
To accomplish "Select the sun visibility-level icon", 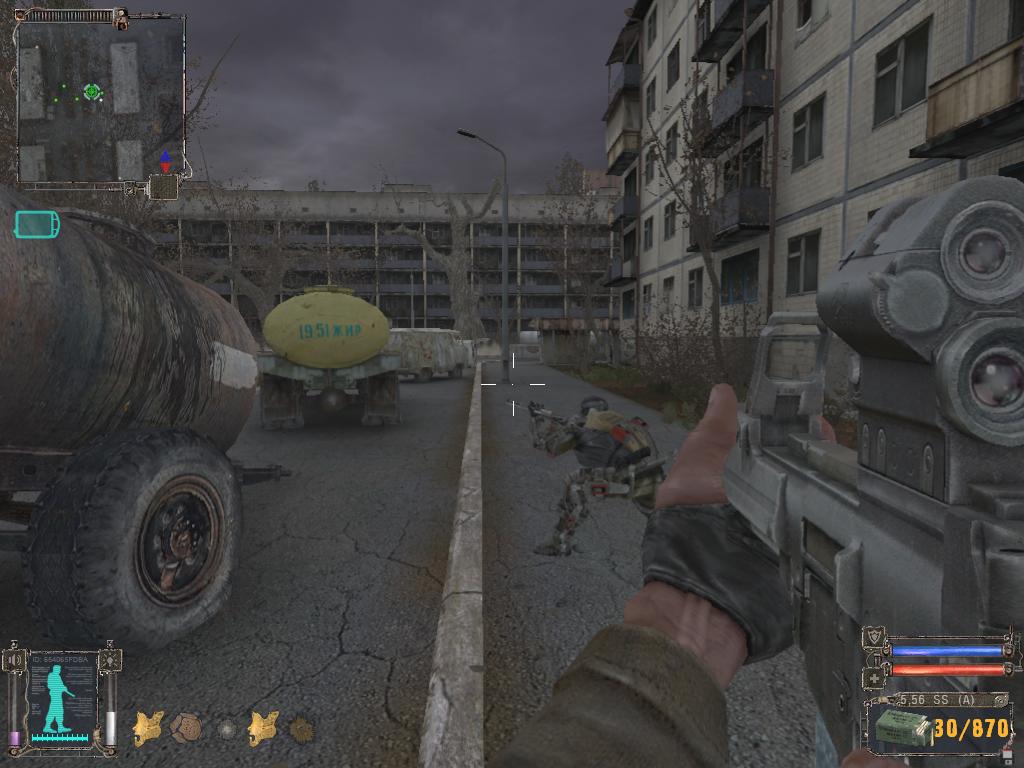I will (x=110, y=661).
